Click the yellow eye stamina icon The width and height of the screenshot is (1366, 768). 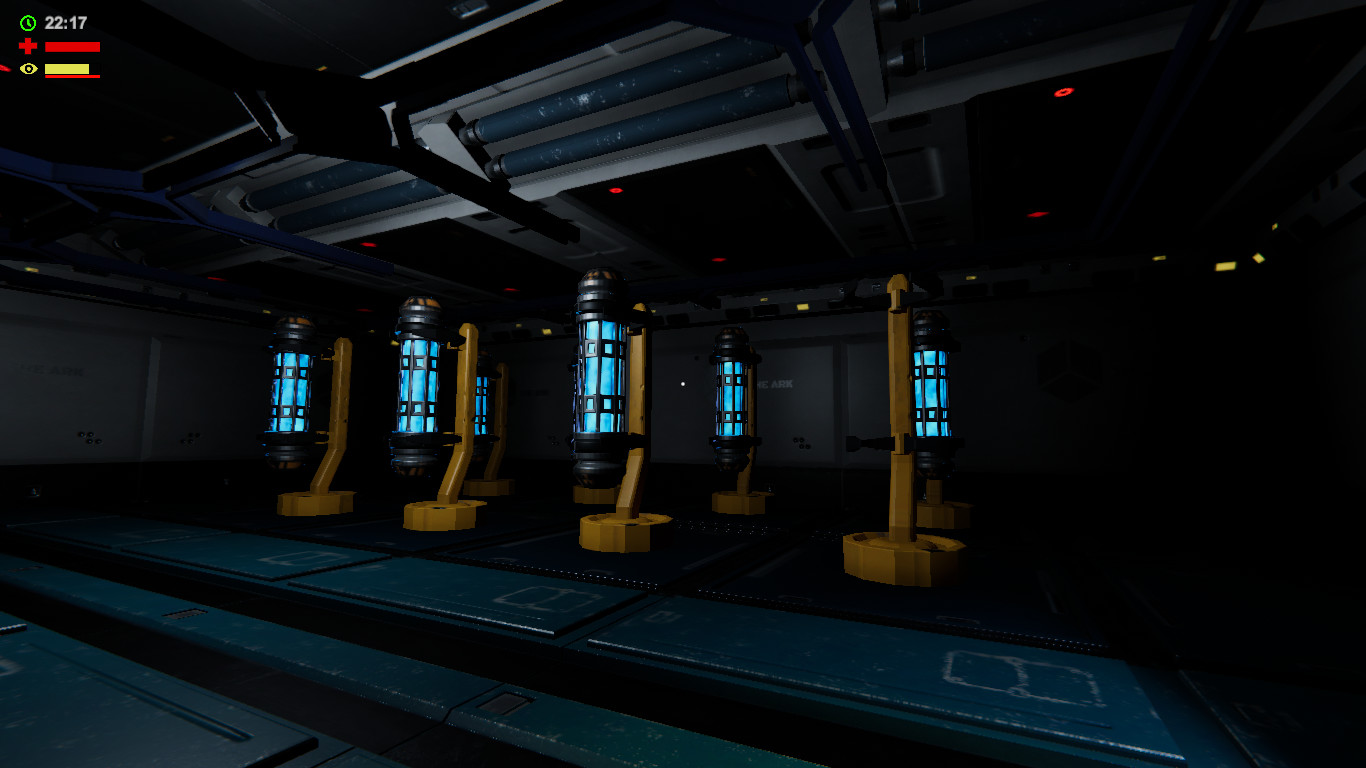point(28,68)
